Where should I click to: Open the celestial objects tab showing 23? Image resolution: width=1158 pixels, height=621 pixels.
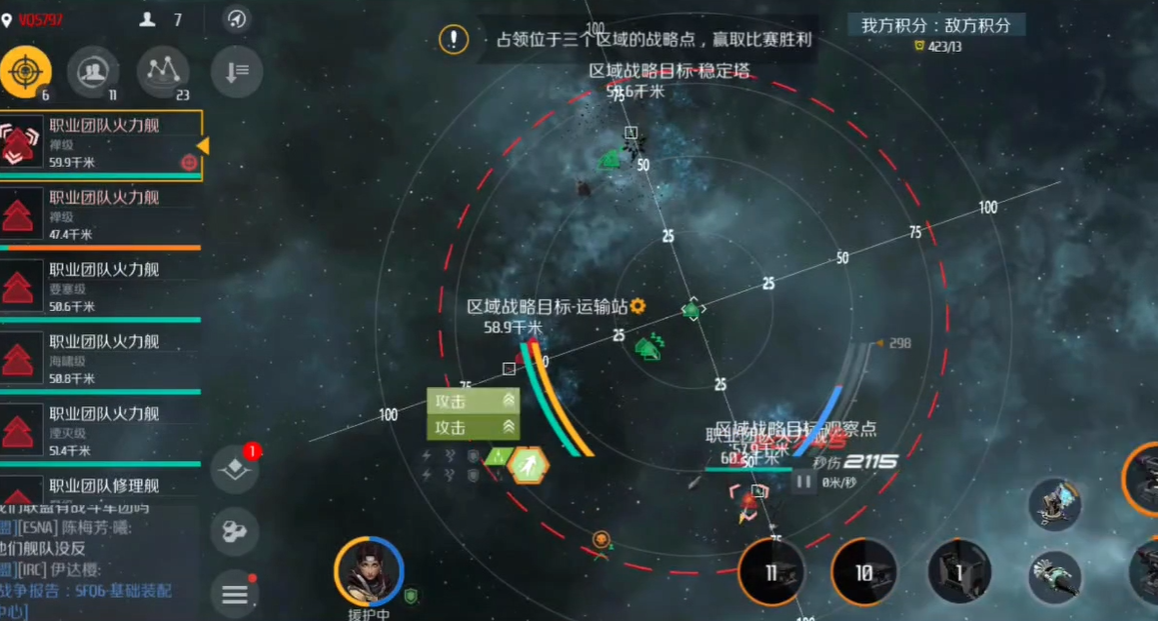click(x=163, y=72)
